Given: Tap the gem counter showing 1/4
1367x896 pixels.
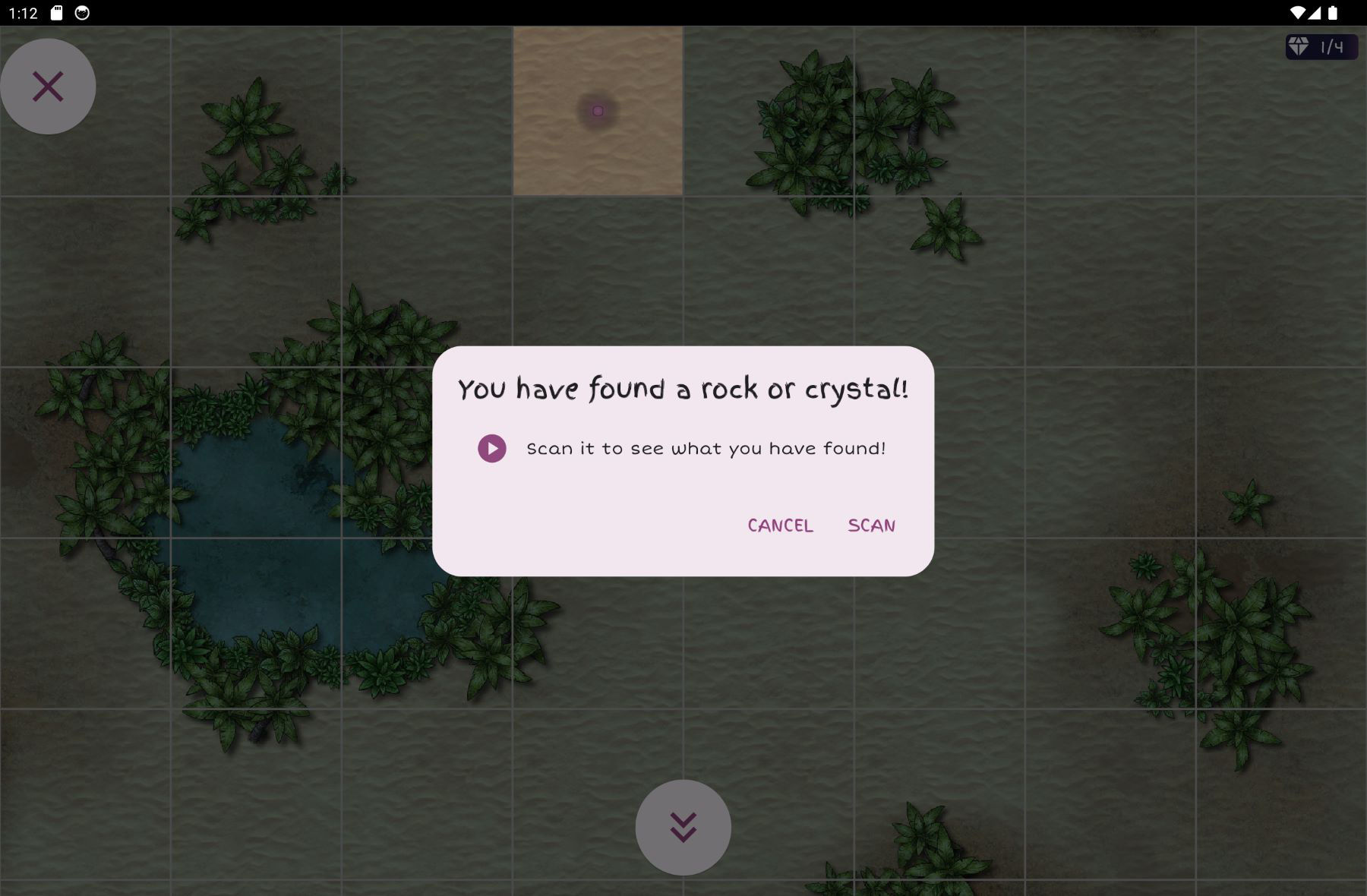Looking at the screenshot, I should coord(1321,46).
